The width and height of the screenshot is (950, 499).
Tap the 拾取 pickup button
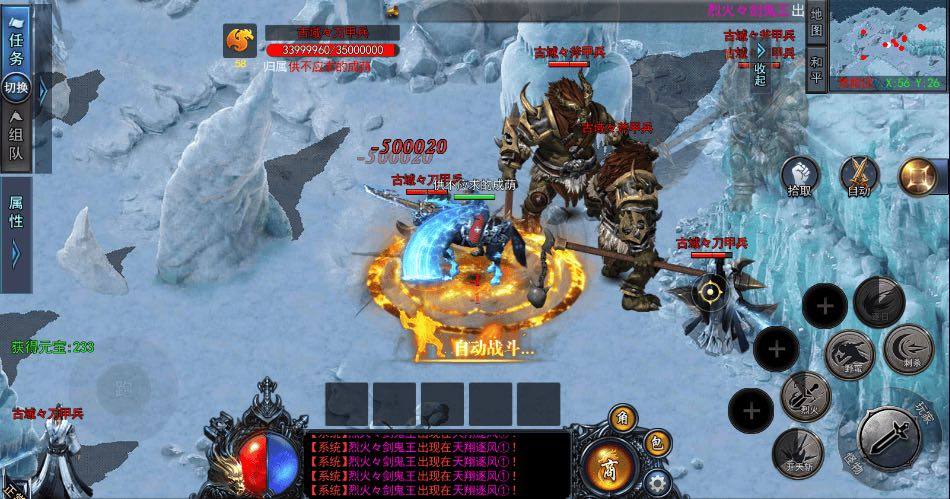(800, 176)
